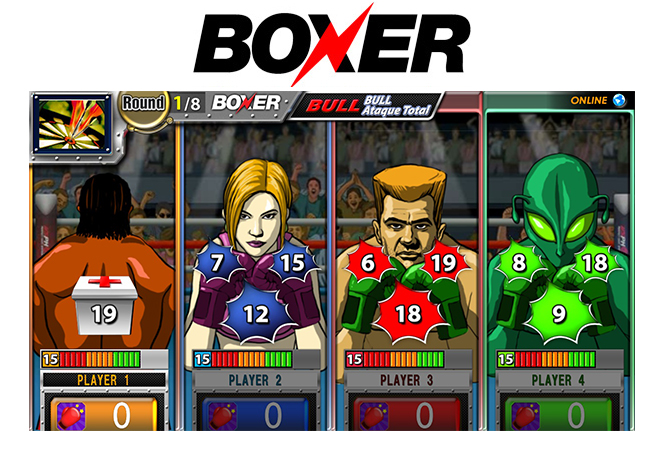Image resolution: width=664 pixels, height=450 pixels.
Task: Select the Player 4 name label
Action: click(559, 380)
